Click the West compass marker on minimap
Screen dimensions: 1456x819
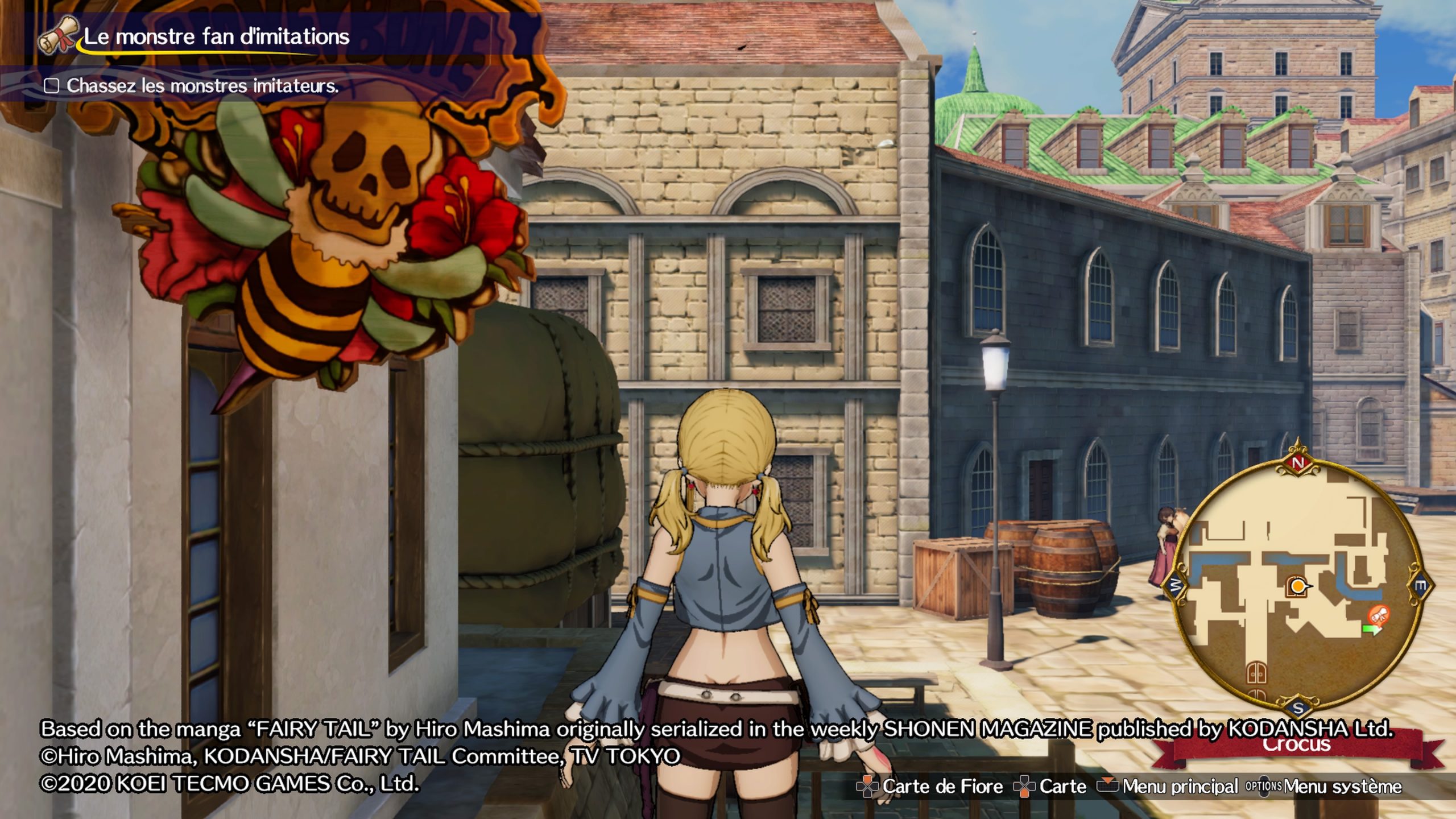click(x=1175, y=585)
